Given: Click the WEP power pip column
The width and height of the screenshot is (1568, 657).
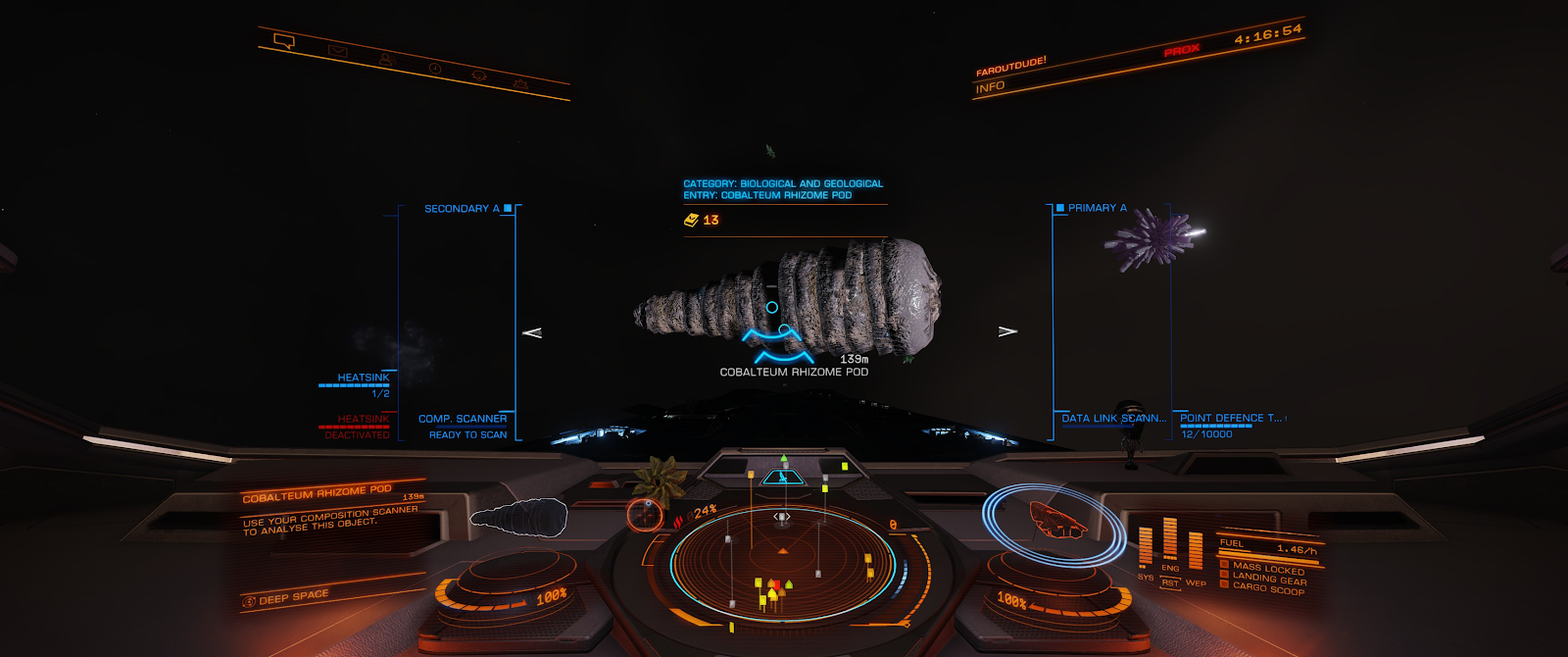Looking at the screenshot, I should (1196, 554).
